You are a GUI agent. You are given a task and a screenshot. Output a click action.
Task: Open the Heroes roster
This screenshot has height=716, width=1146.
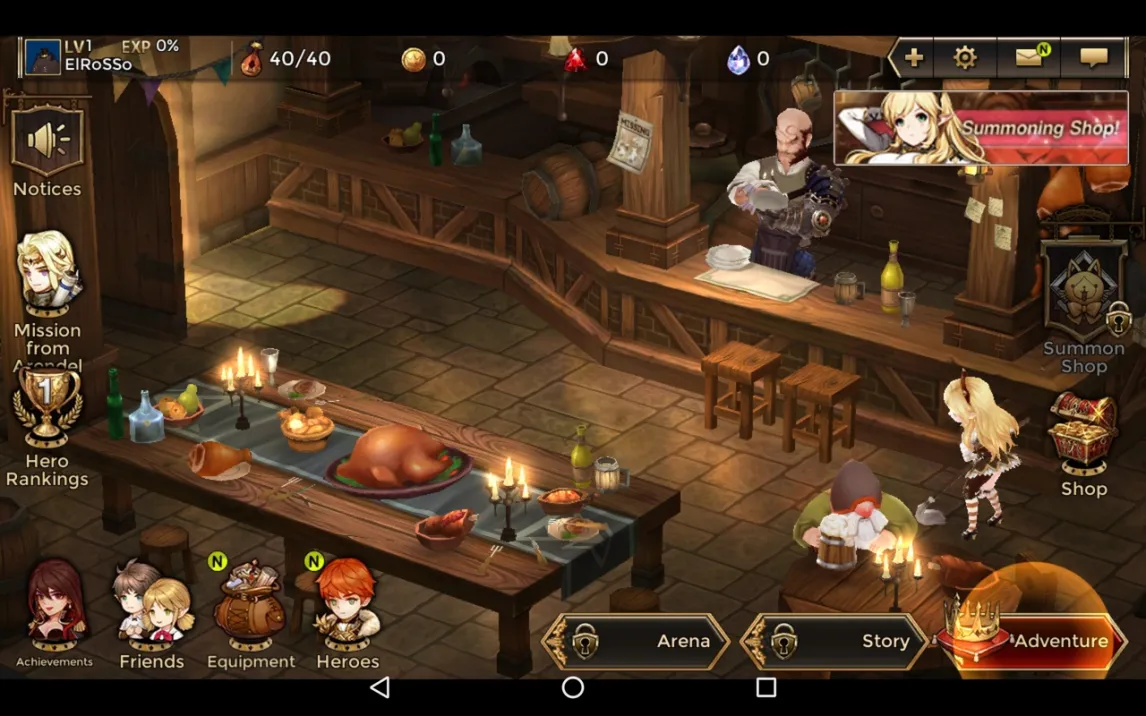point(347,605)
